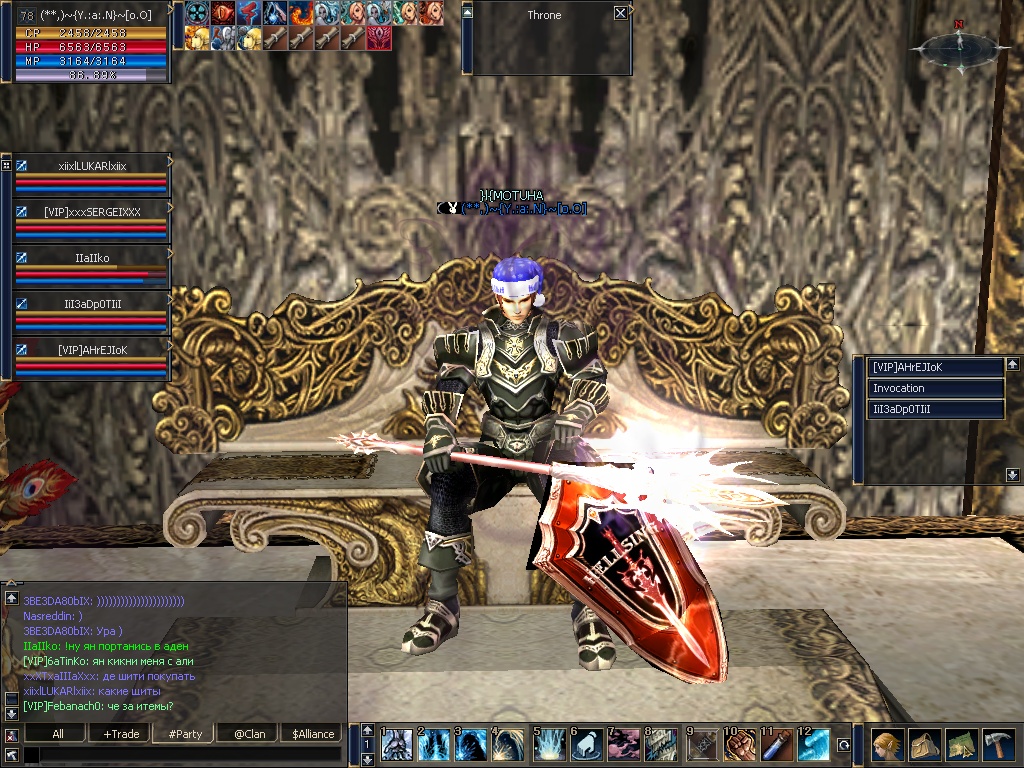Image resolution: width=1024 pixels, height=768 pixels.
Task: Select party member IiI3aDp0TIiI
Action: click(92, 304)
